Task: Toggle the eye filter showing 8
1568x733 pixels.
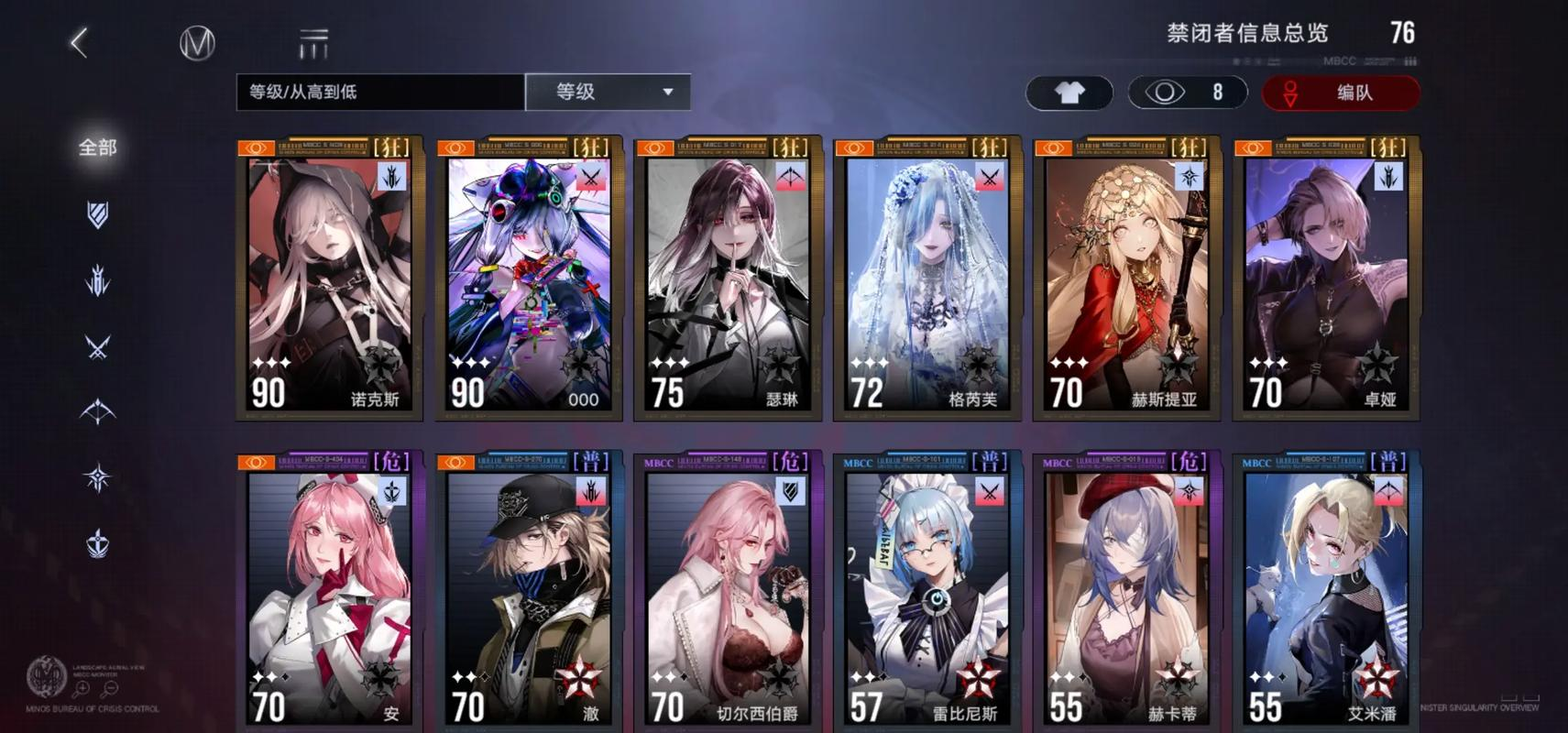Action: click(x=1188, y=93)
